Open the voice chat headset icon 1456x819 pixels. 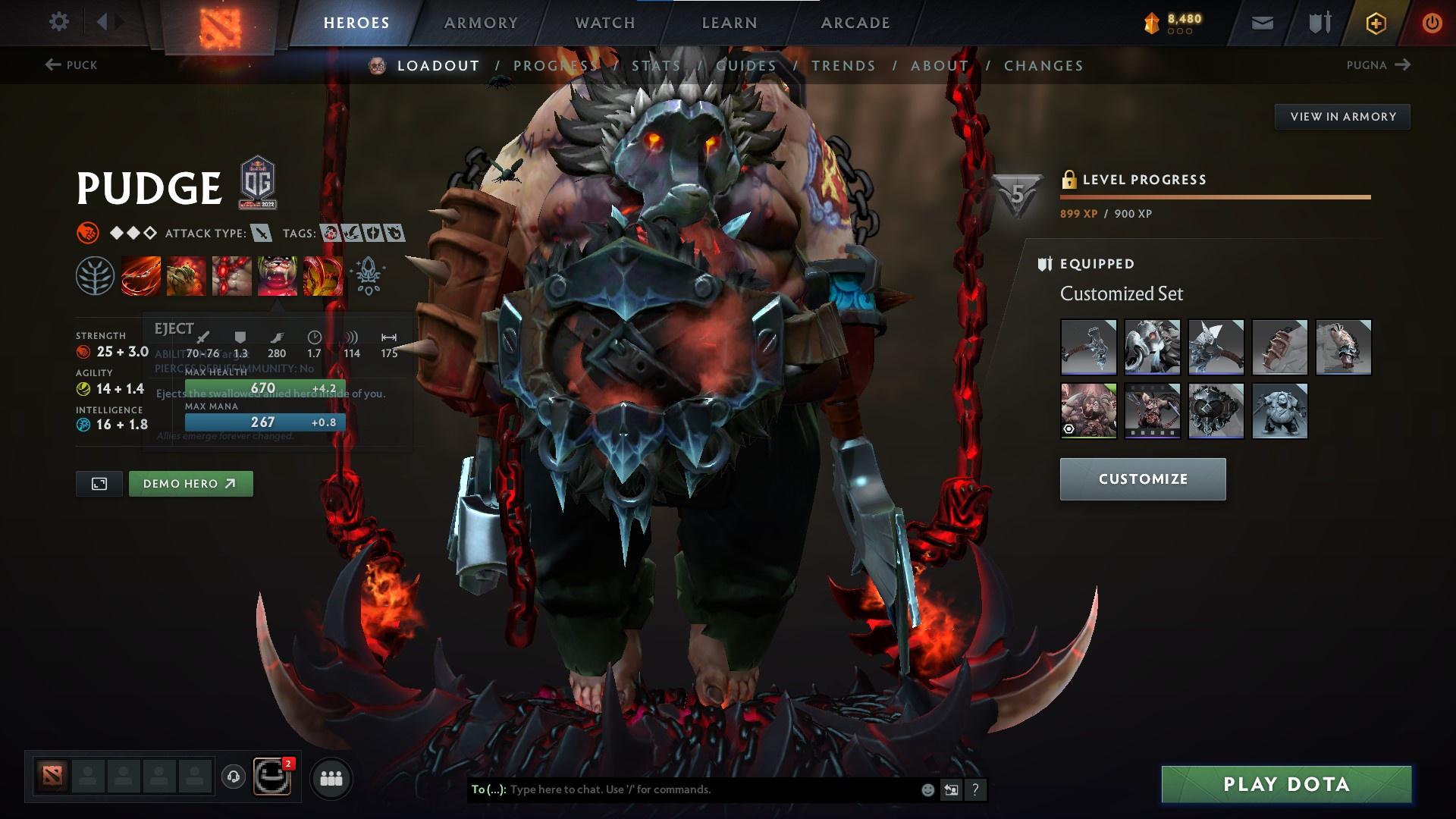(234, 777)
